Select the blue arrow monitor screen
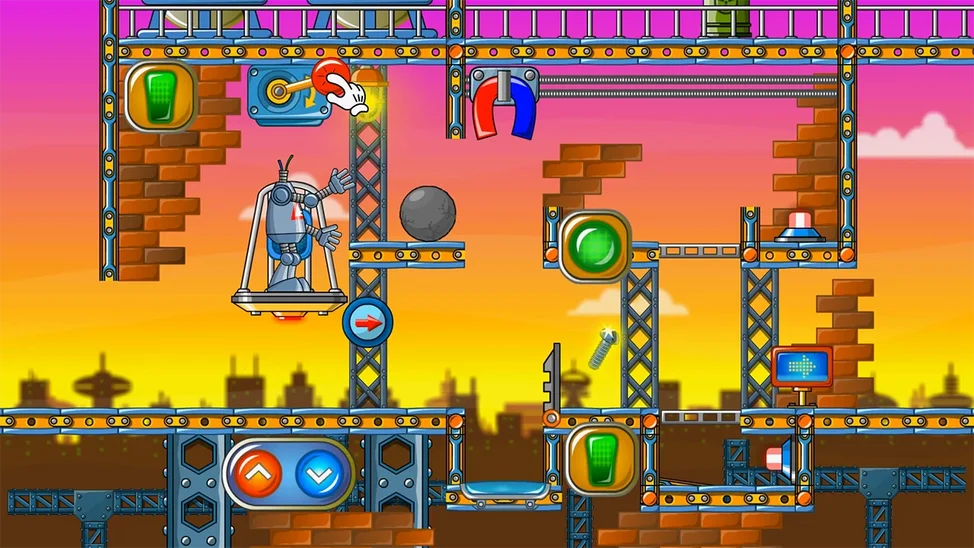 [x=802, y=367]
